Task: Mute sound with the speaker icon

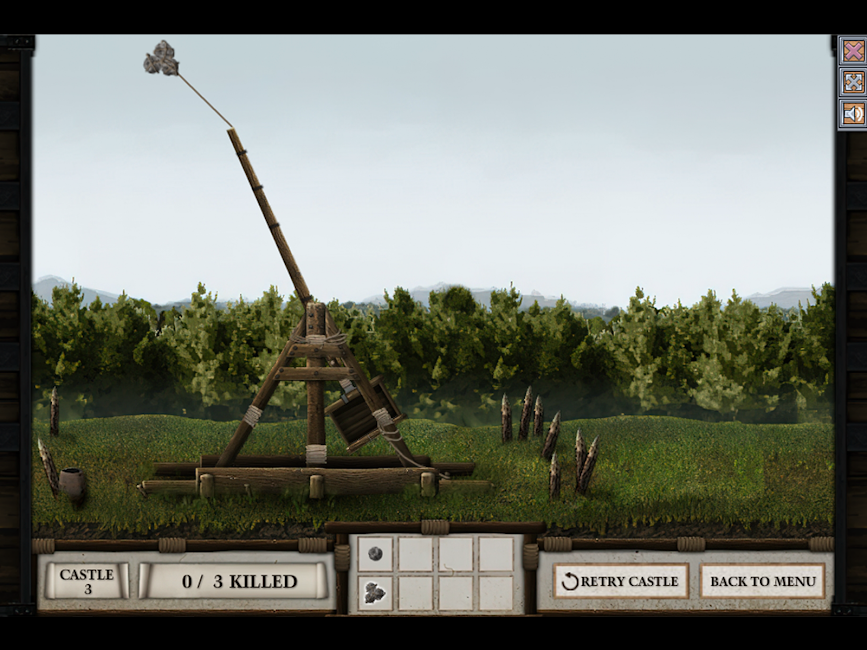Action: [x=853, y=113]
